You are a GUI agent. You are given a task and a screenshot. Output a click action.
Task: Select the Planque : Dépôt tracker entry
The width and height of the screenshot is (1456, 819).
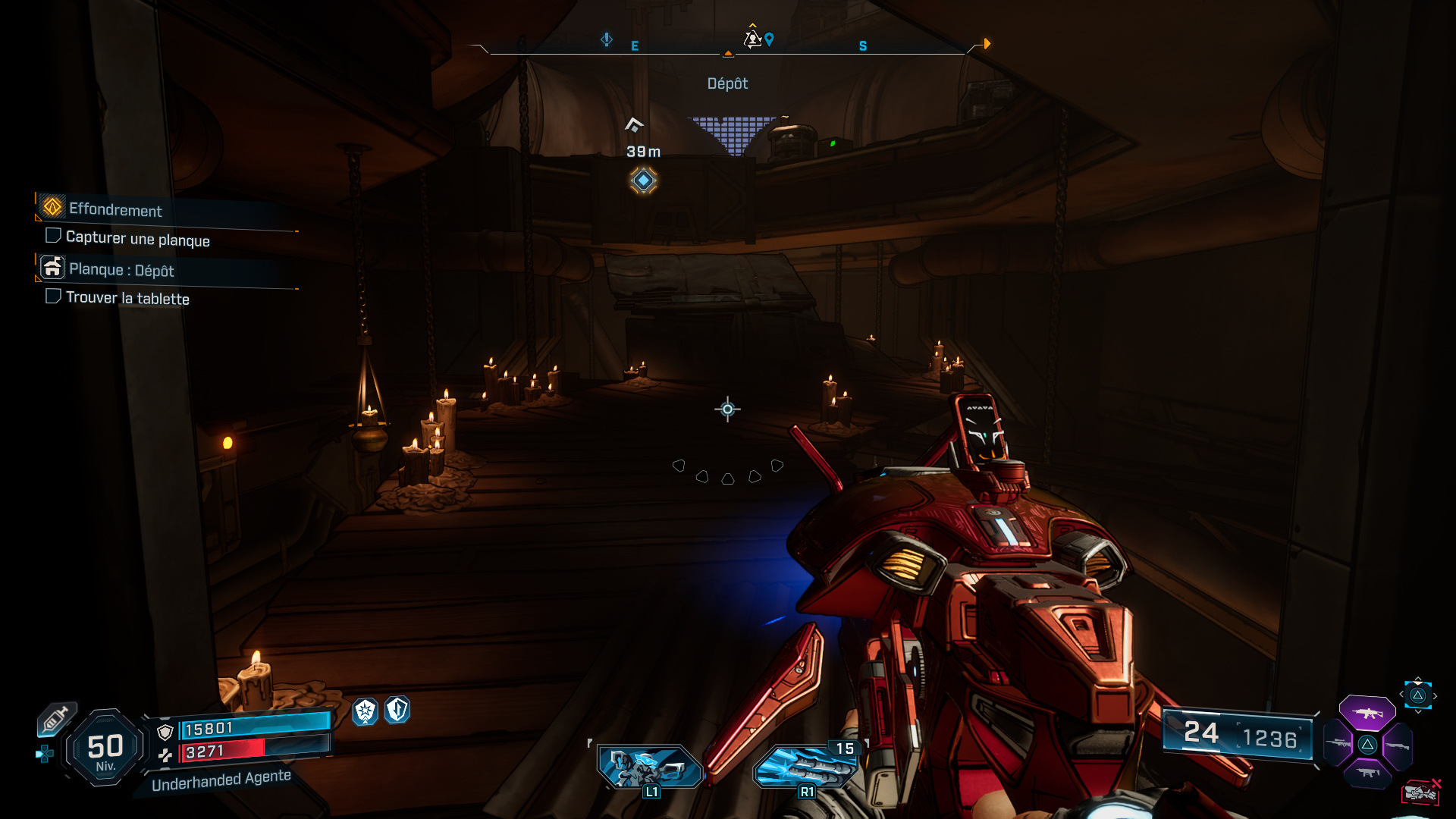121,269
